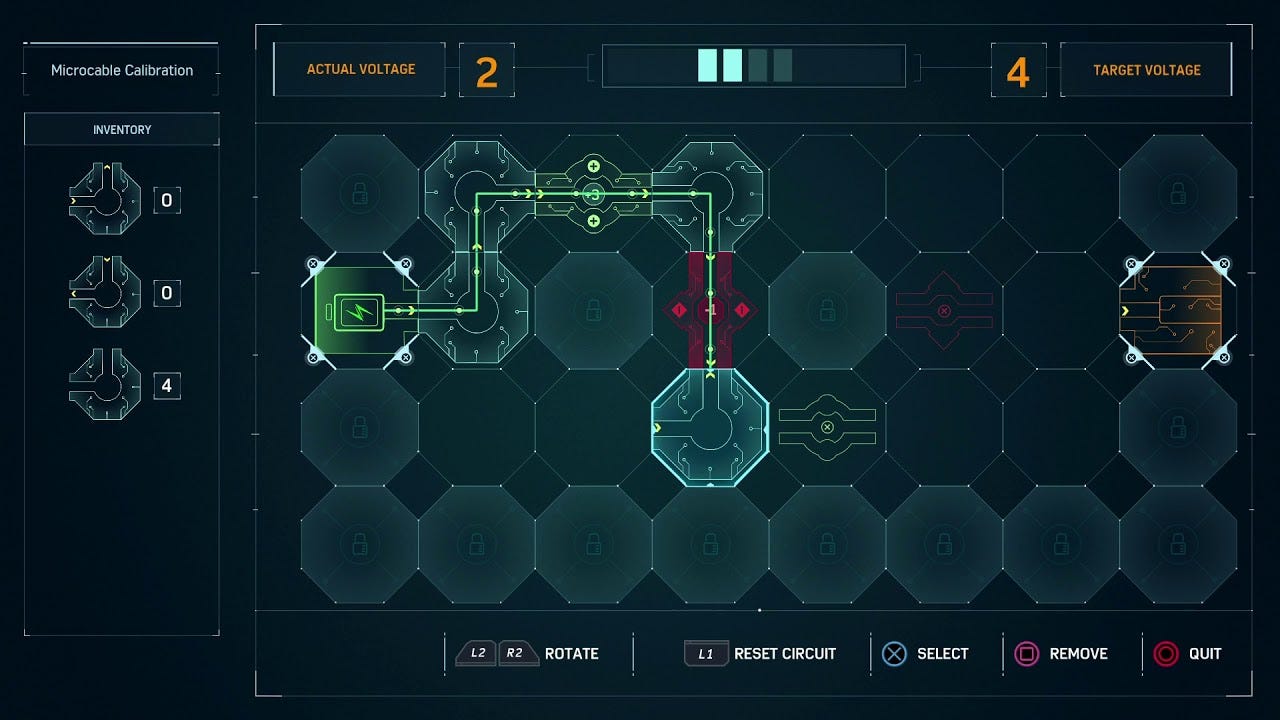Select the empty hexagon below the power source
The image size is (1280, 720).
click(358, 428)
